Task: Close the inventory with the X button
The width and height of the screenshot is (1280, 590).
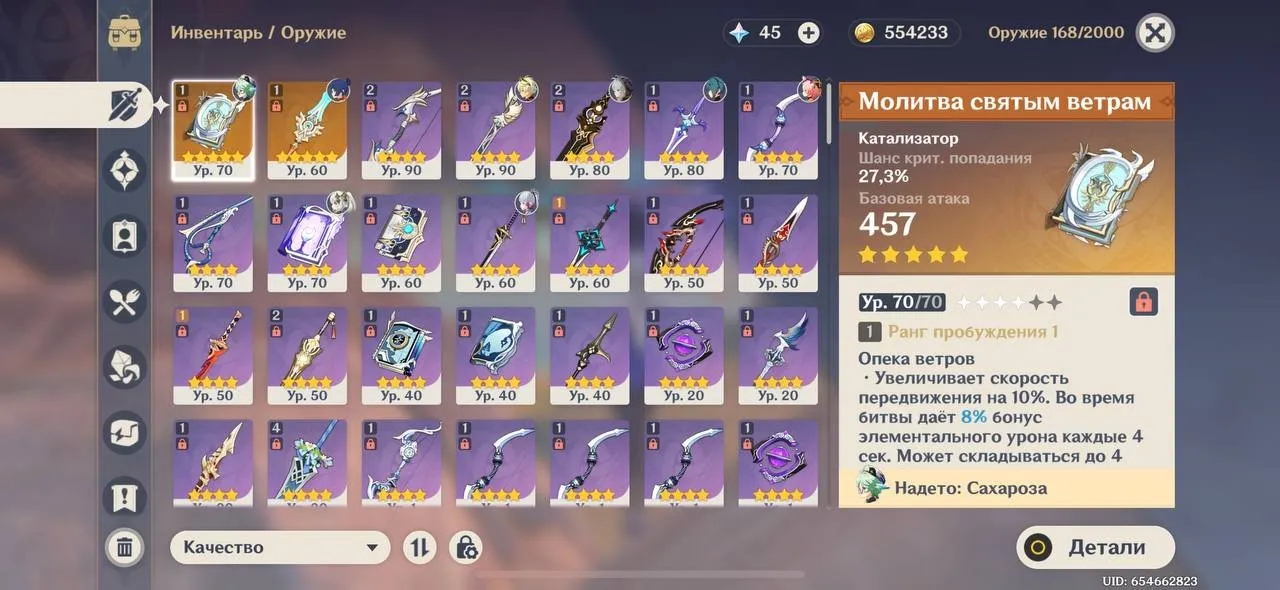Action: (x=1155, y=33)
